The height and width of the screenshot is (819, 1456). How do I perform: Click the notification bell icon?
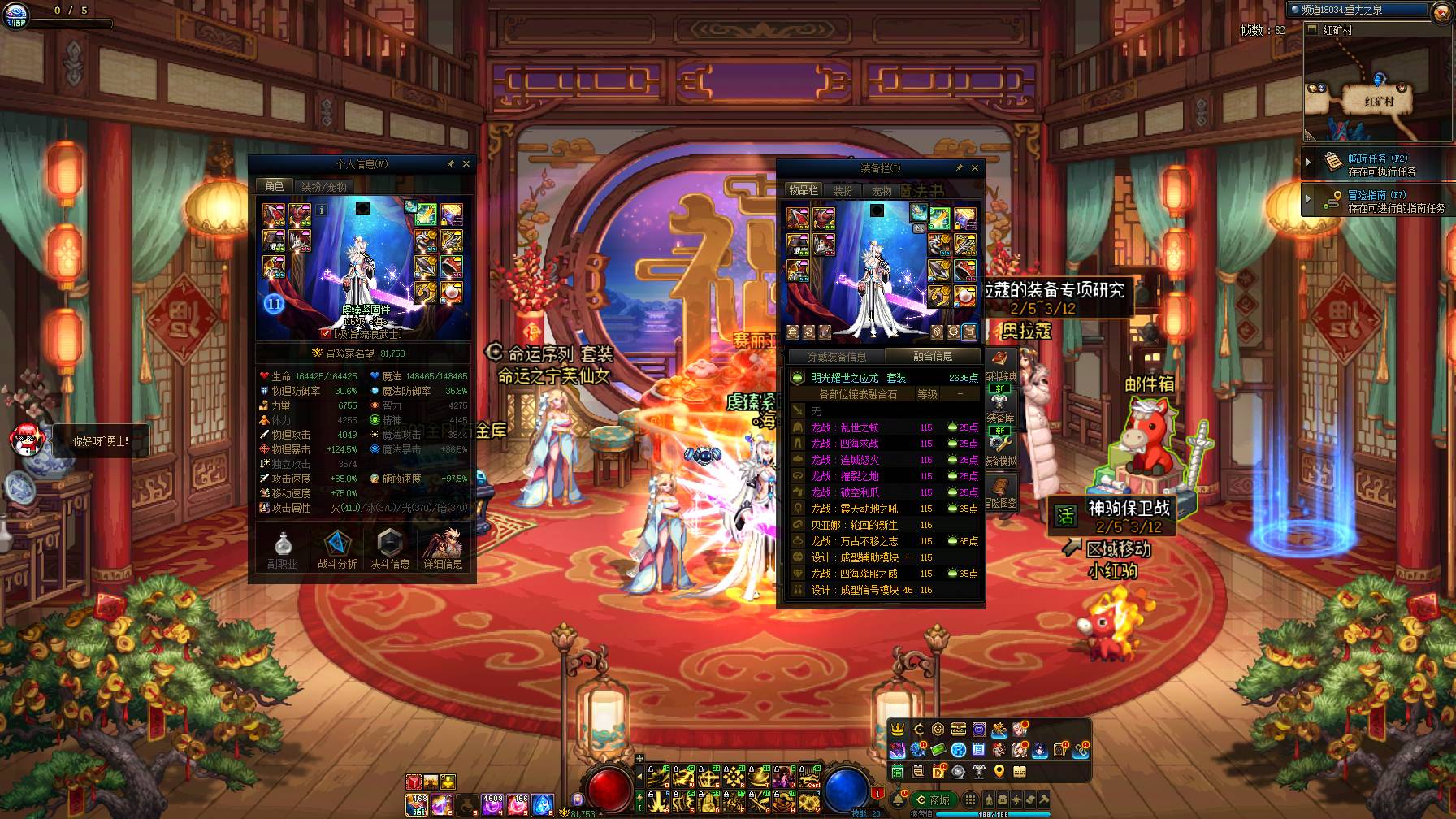click(898, 800)
